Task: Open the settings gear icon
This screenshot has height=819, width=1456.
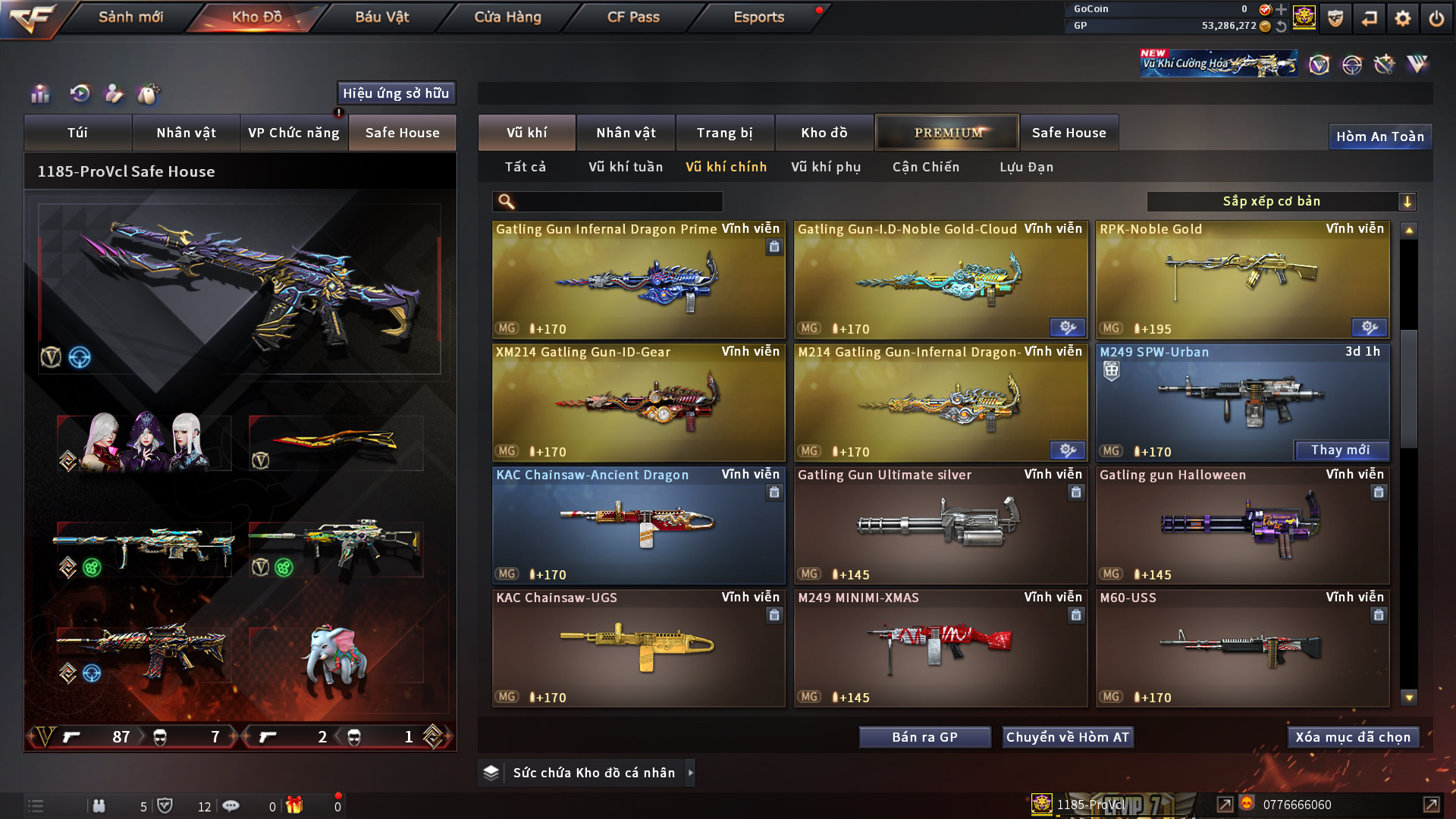Action: tap(1402, 18)
